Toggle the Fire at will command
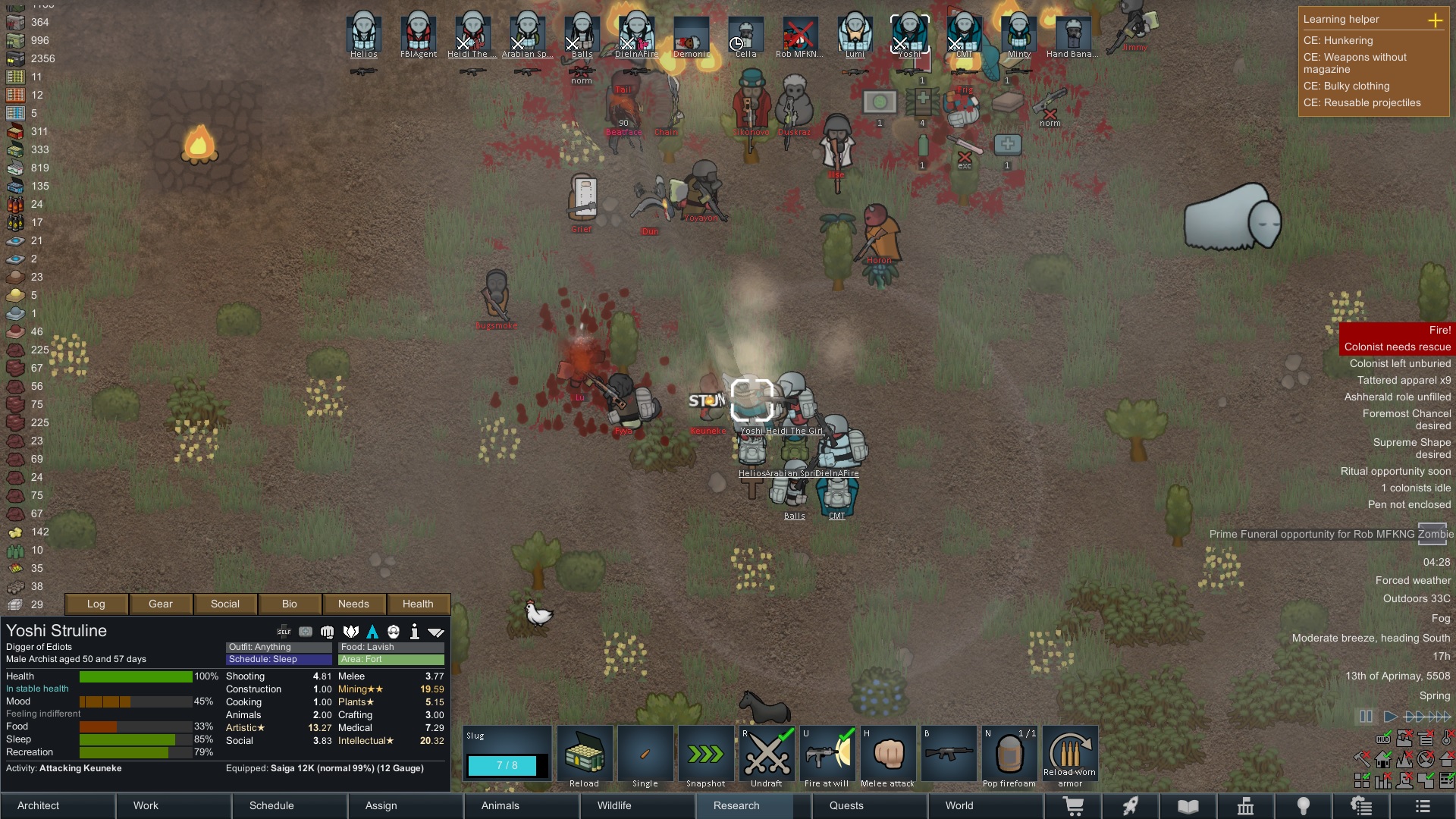The image size is (1456, 819). click(x=827, y=755)
